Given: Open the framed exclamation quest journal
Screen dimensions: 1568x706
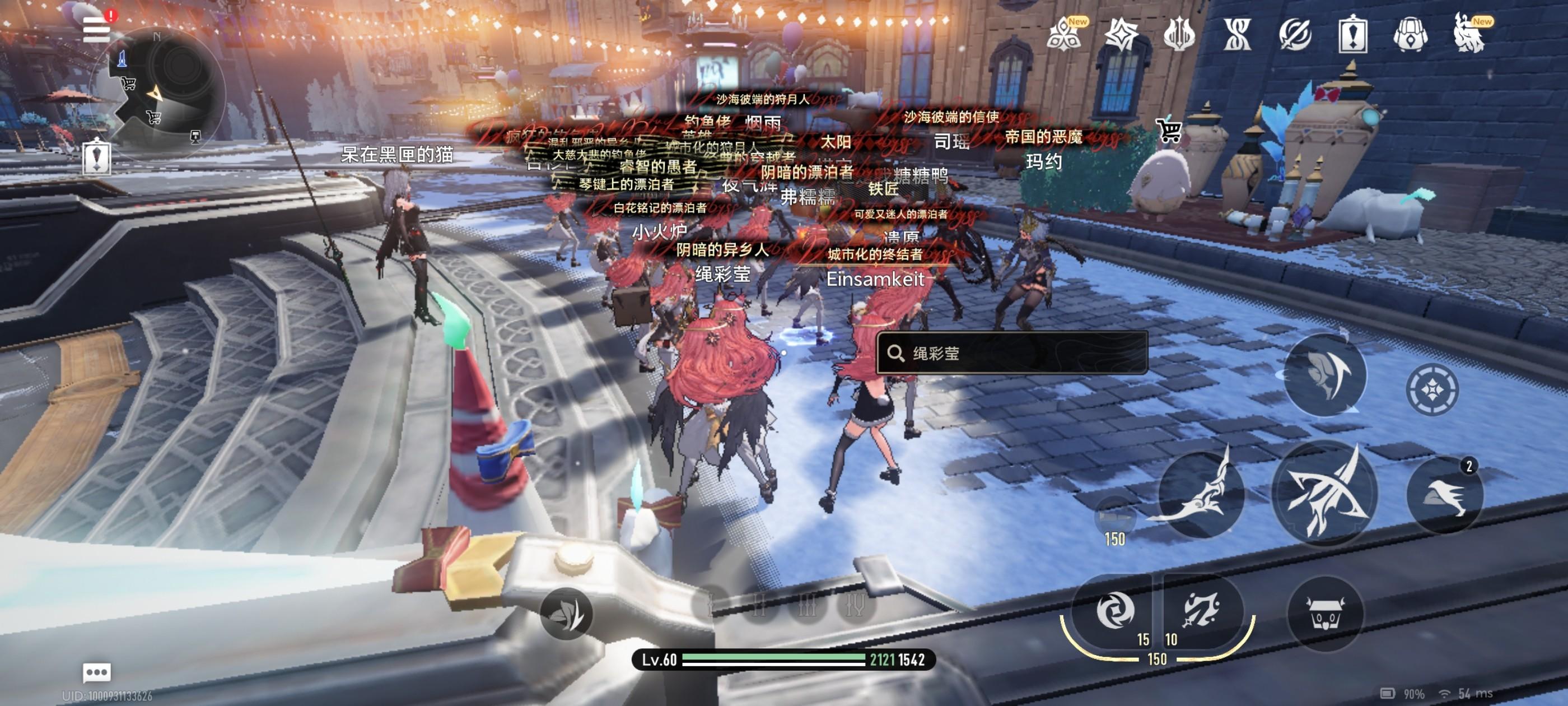Looking at the screenshot, I should coord(1352,34).
